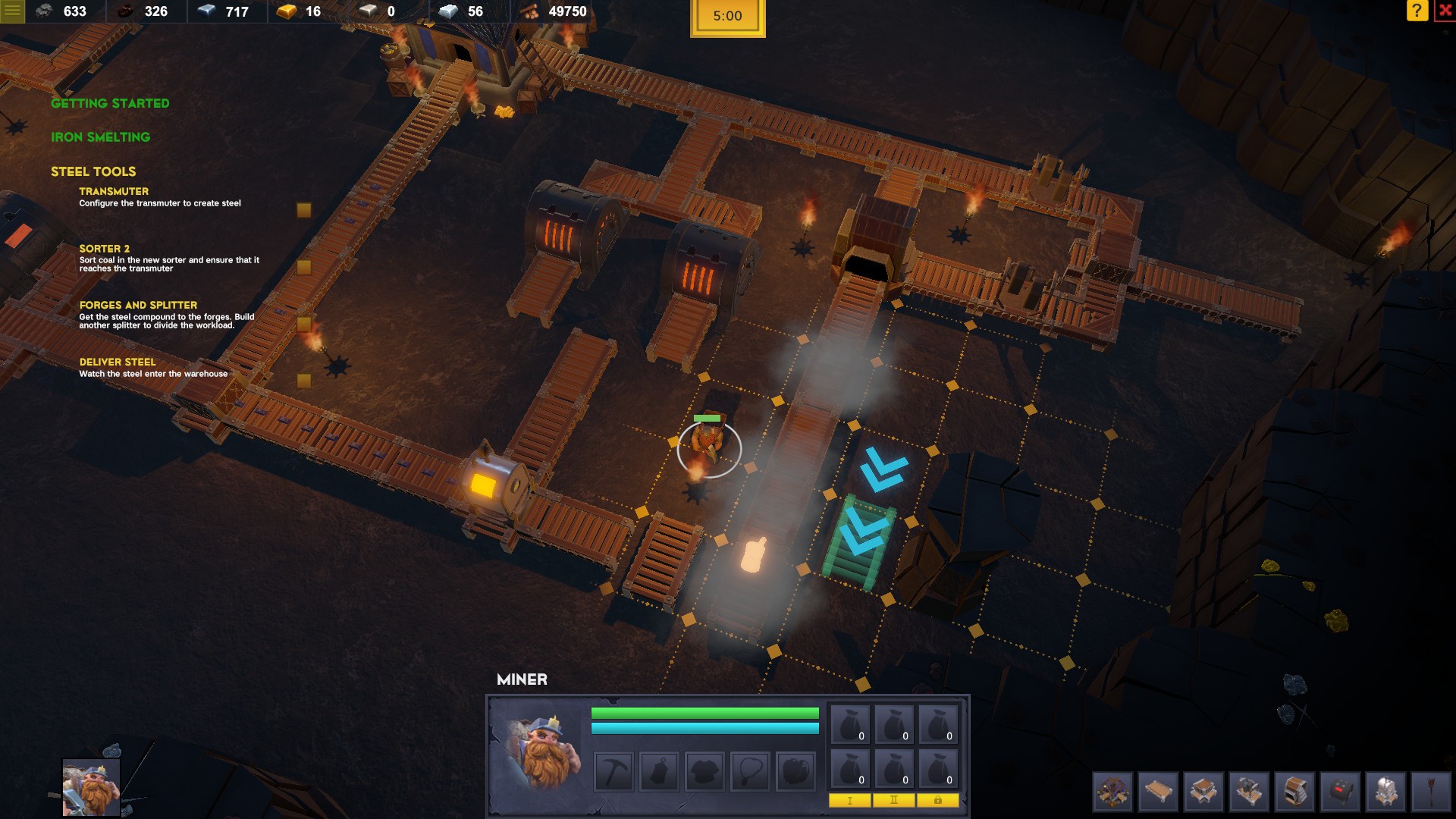
Task: Expand the Iron Smelting objective section
Action: [x=100, y=137]
